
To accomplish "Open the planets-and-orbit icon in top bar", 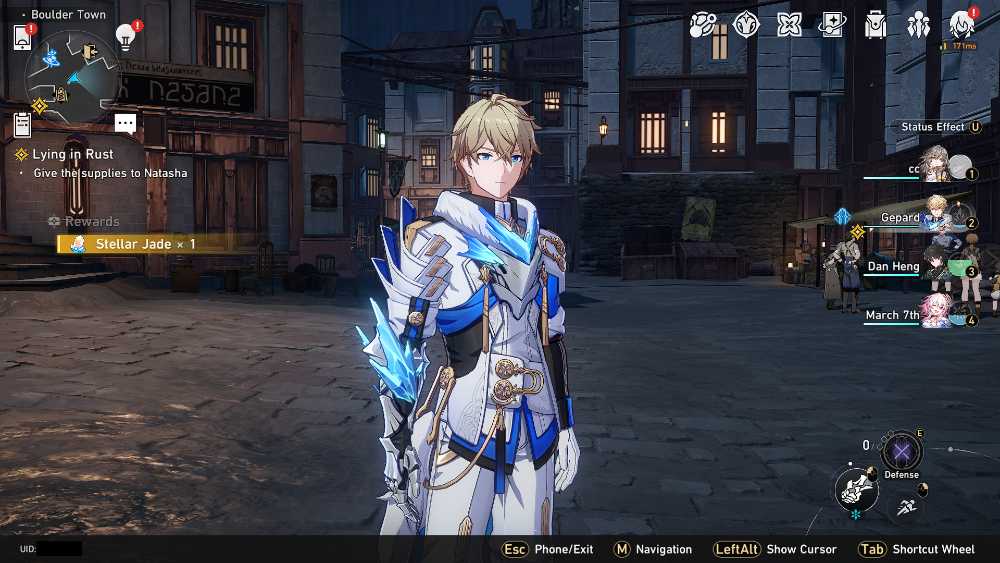I will click(x=702, y=25).
